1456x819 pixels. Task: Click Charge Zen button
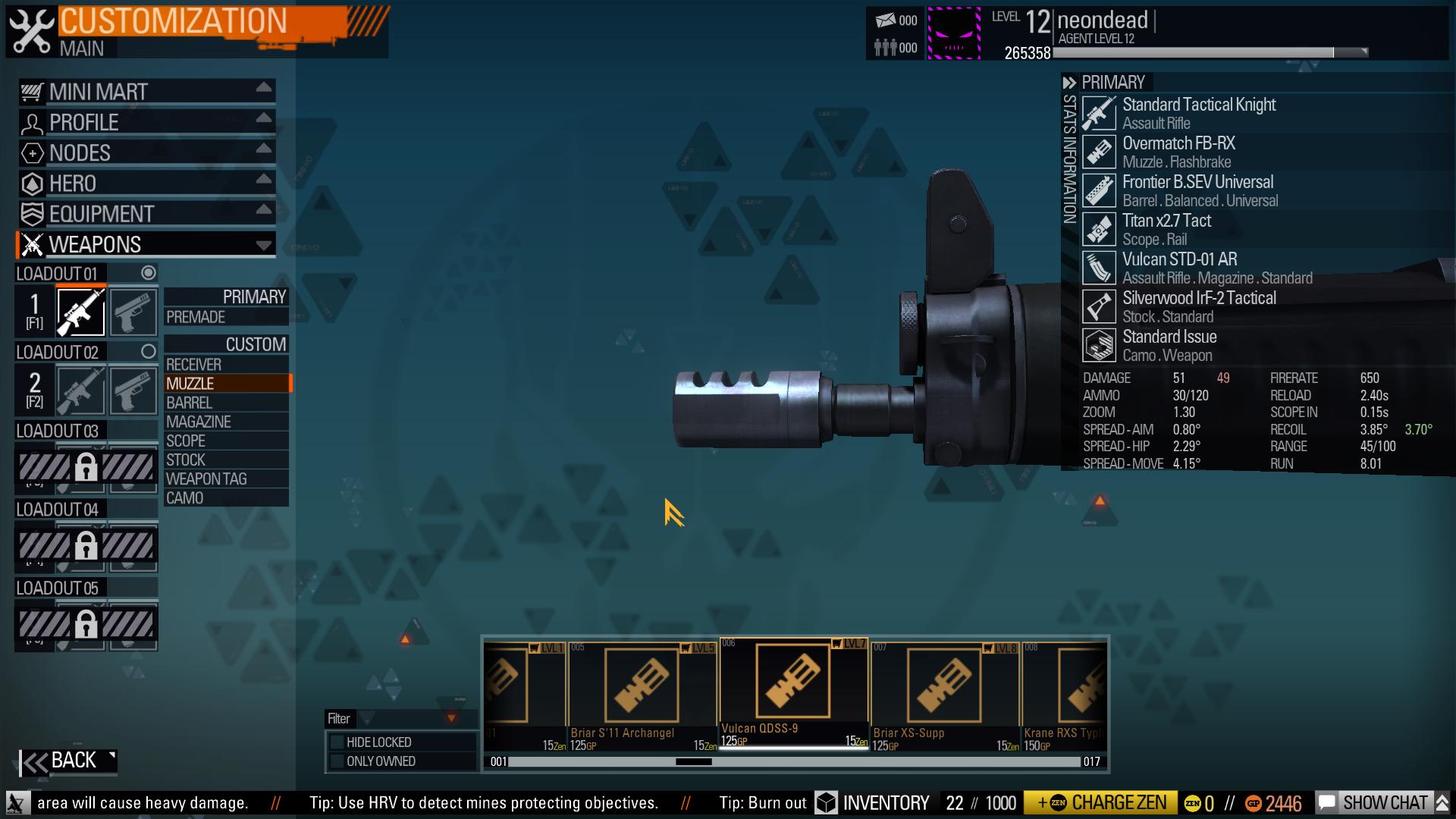pyautogui.click(x=1100, y=803)
